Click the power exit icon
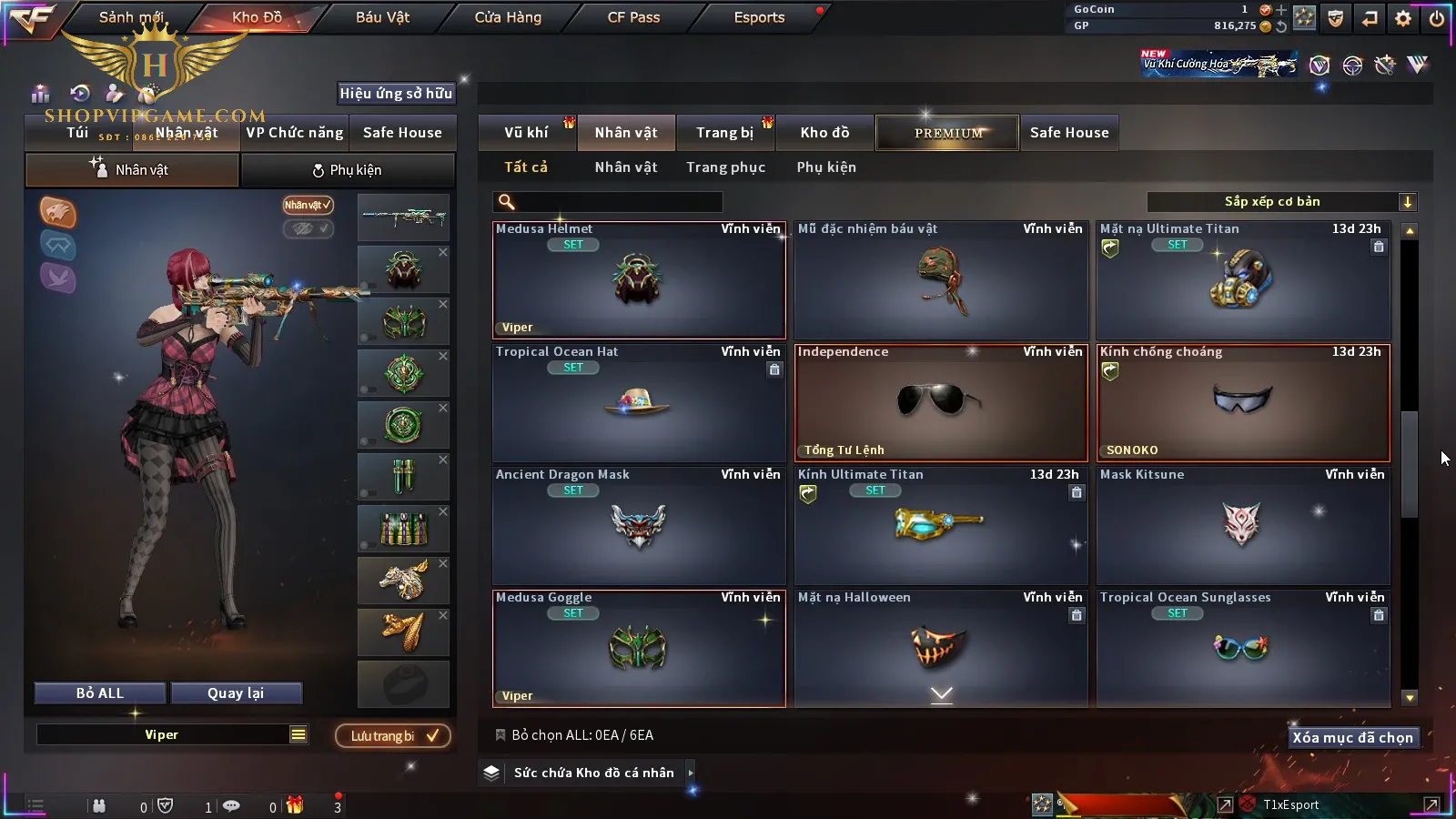 (1437, 18)
